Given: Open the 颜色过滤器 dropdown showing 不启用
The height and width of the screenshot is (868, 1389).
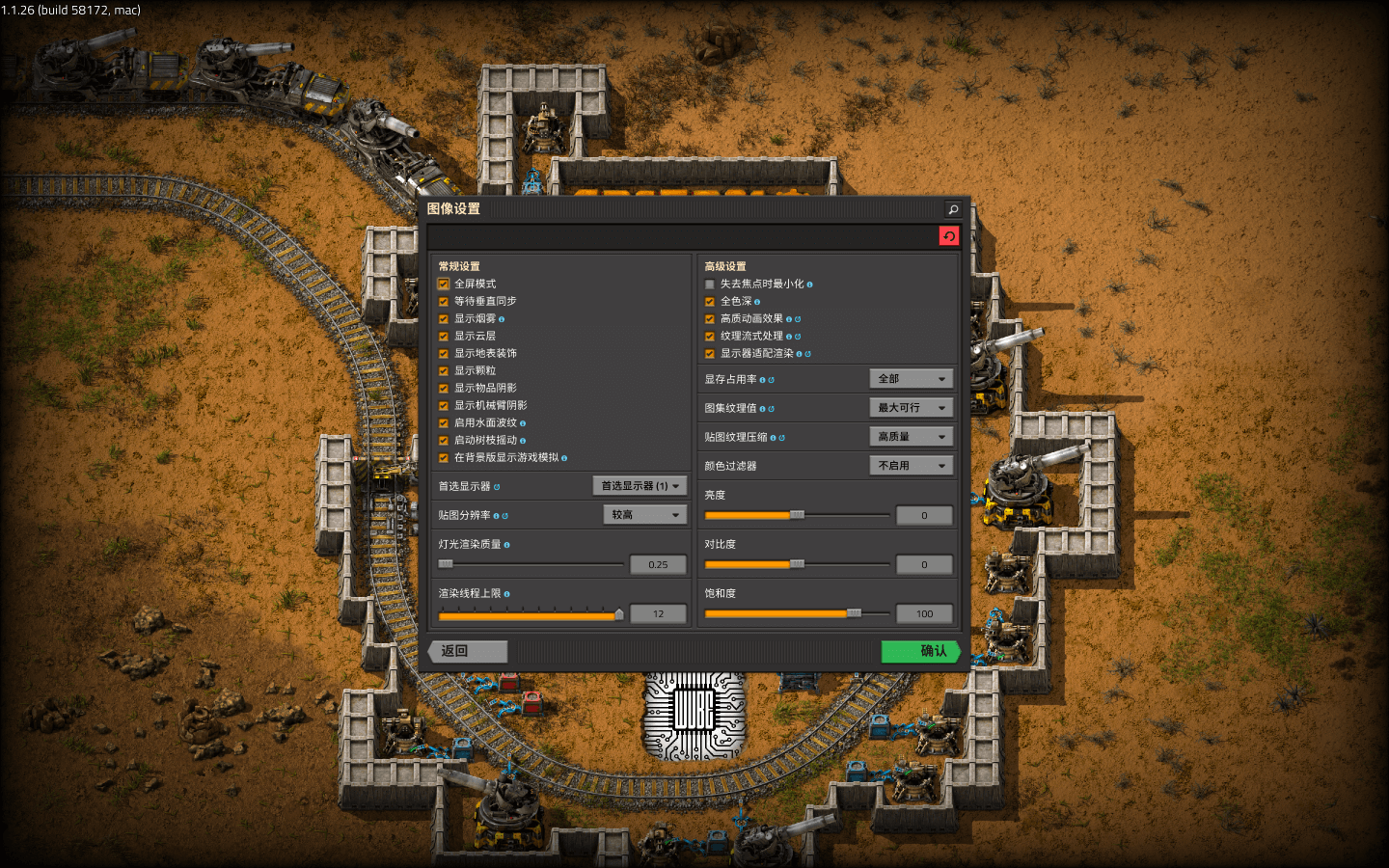Looking at the screenshot, I should pos(911,465).
